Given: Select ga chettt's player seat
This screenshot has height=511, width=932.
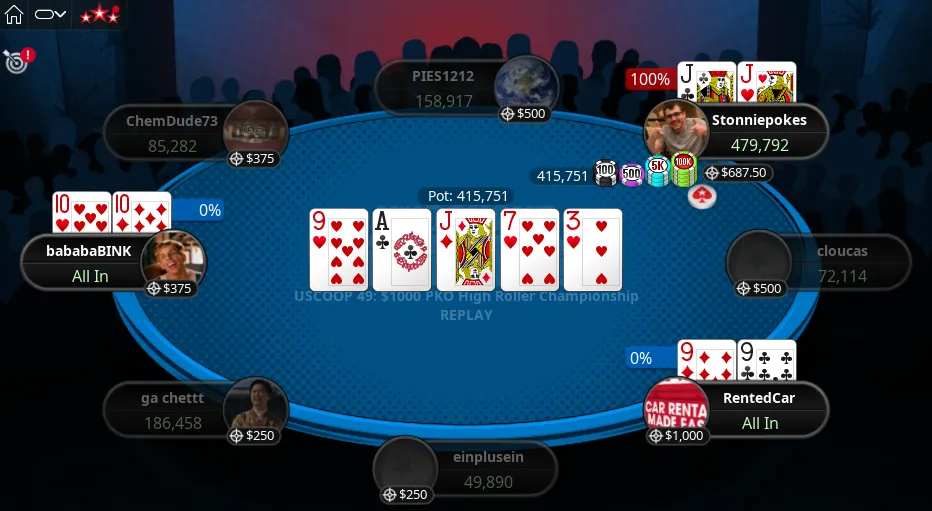Looking at the screenshot, I should (x=174, y=410).
